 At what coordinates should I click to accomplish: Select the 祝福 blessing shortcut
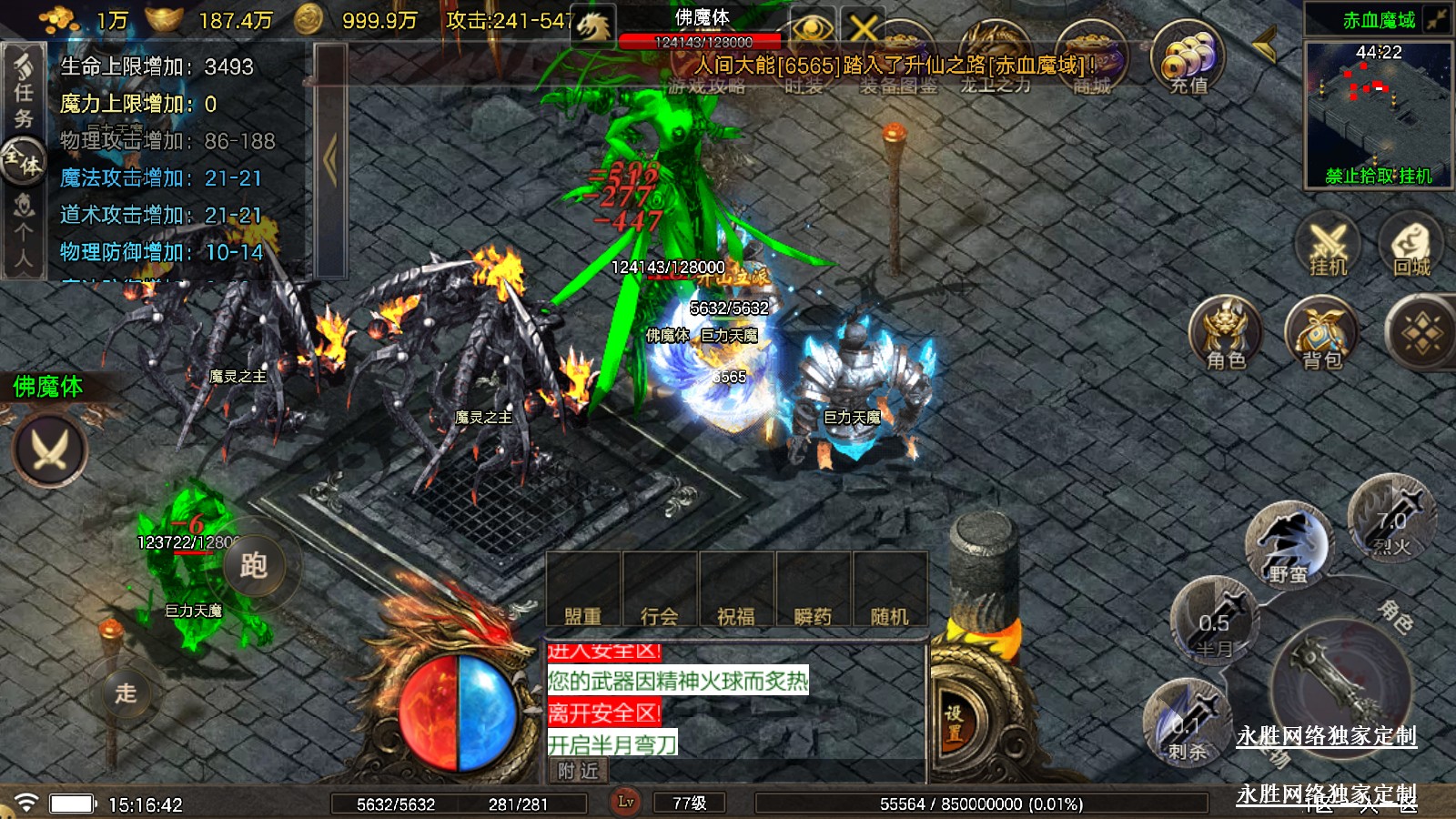(736, 591)
